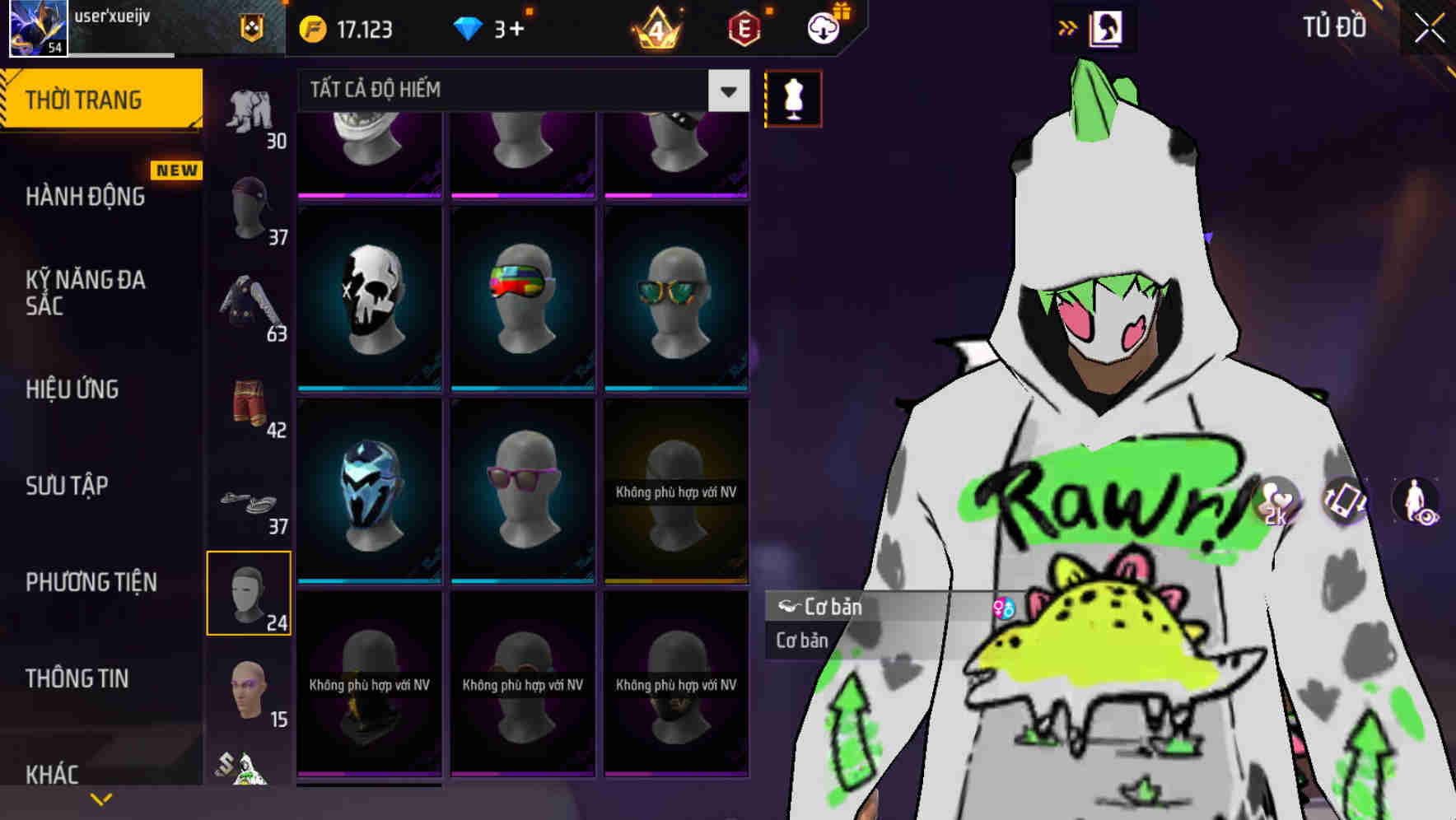Expand the yellow chevron below KHÁC
The image size is (1456, 820).
click(x=101, y=798)
